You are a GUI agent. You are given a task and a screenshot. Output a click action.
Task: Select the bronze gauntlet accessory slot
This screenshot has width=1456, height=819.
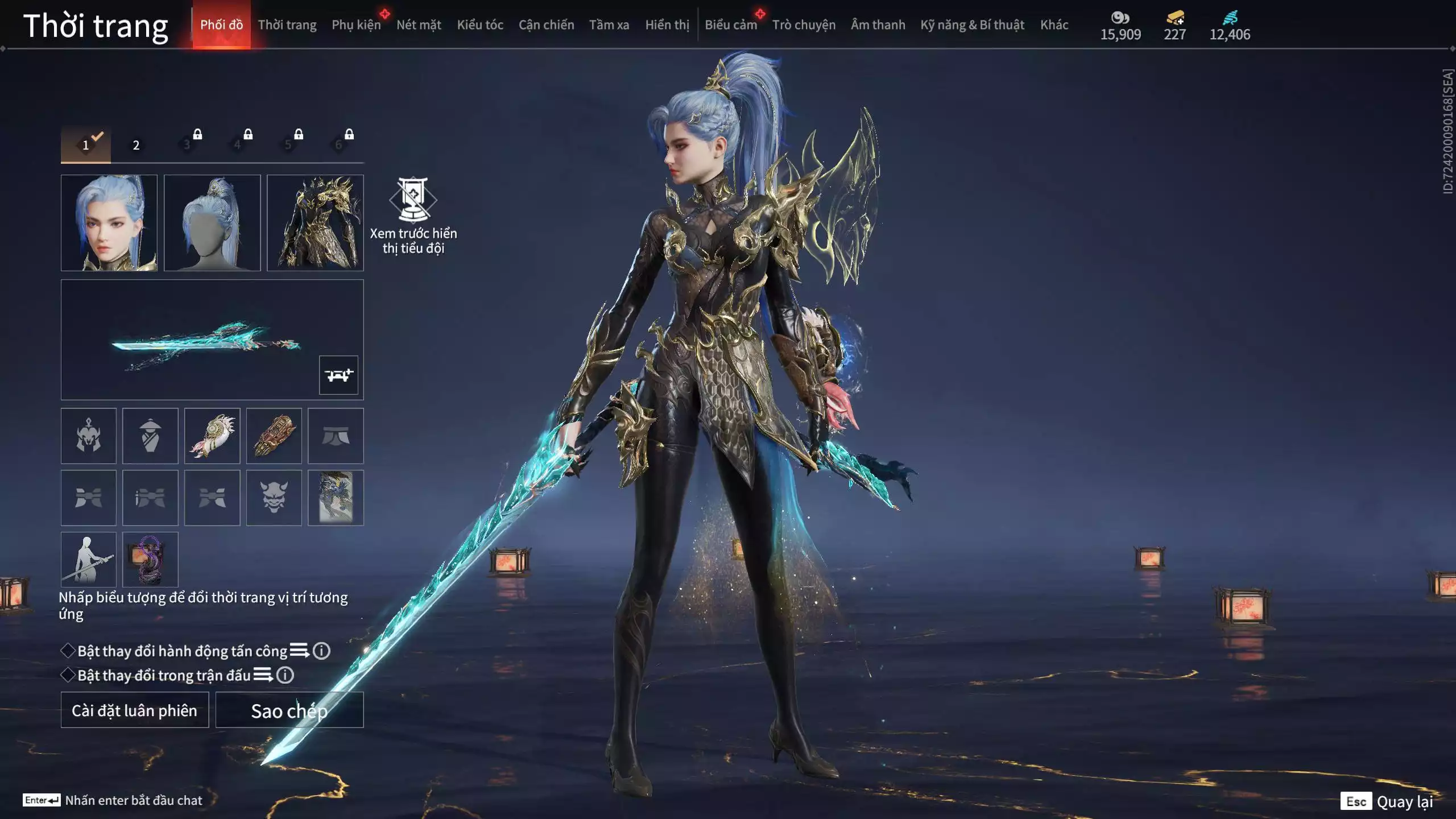(x=274, y=436)
